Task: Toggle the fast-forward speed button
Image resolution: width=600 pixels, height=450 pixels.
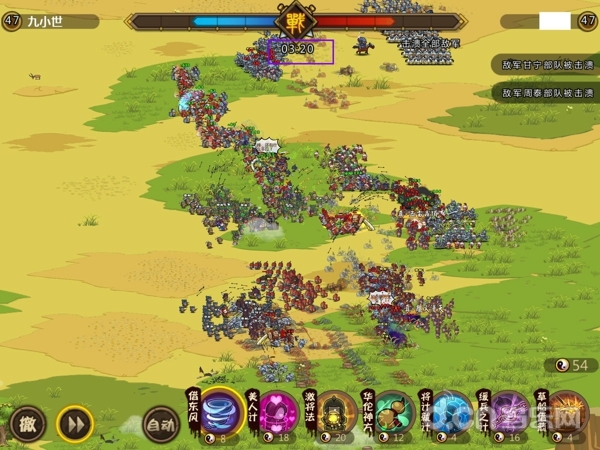Action: 74,423
